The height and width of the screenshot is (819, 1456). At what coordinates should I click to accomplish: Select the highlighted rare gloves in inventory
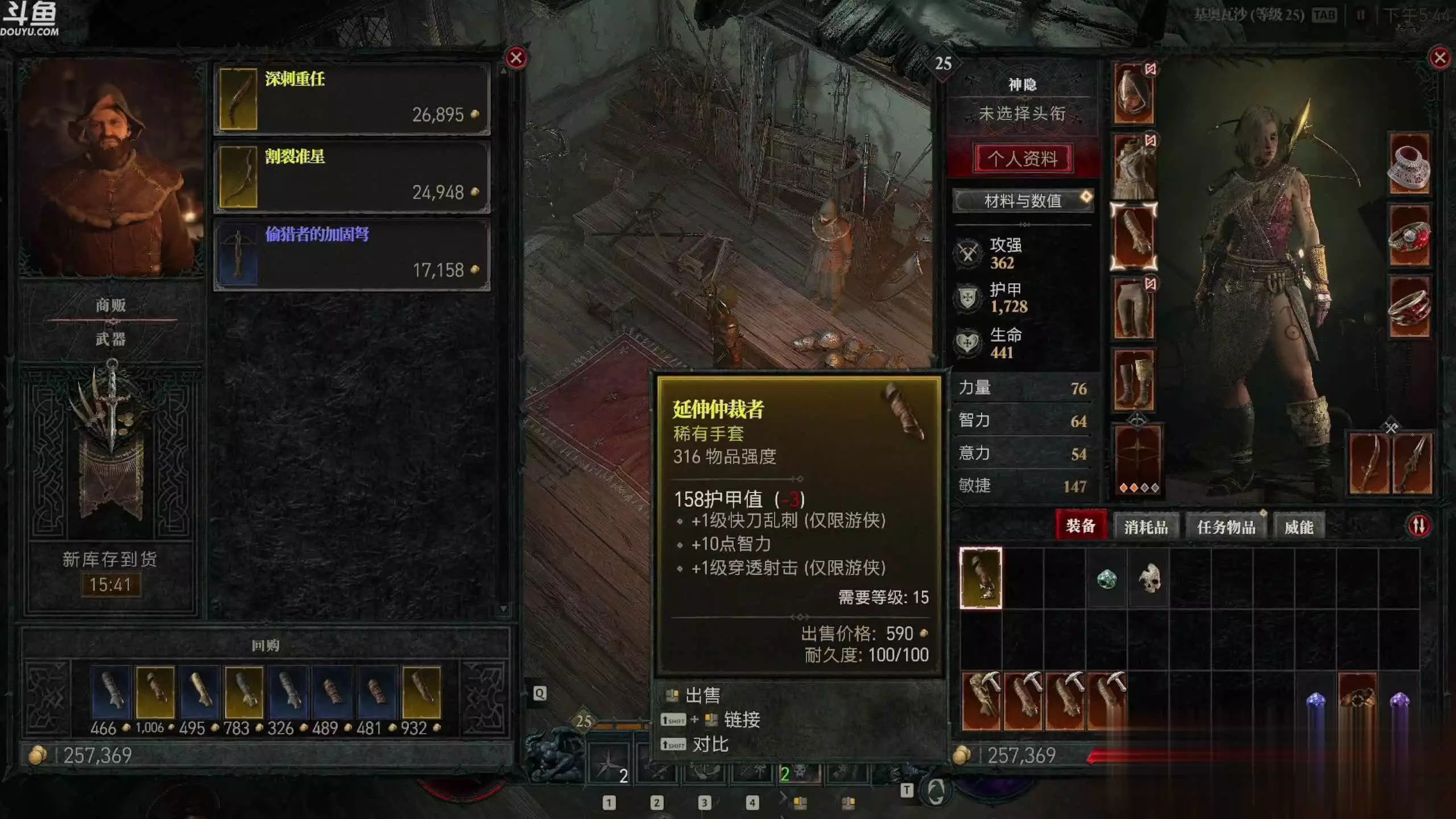(x=981, y=578)
